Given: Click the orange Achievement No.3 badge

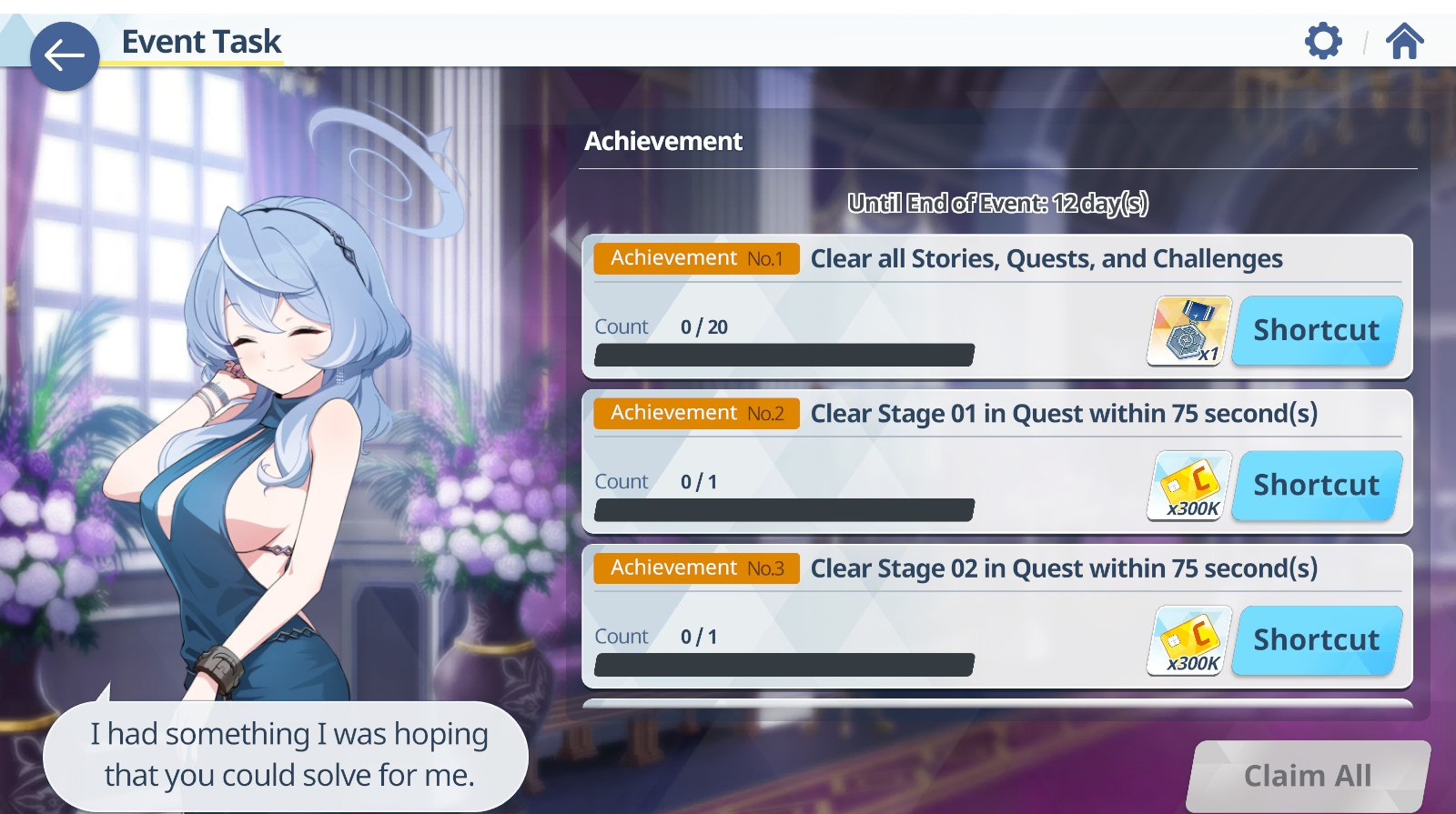Looking at the screenshot, I should (696, 568).
